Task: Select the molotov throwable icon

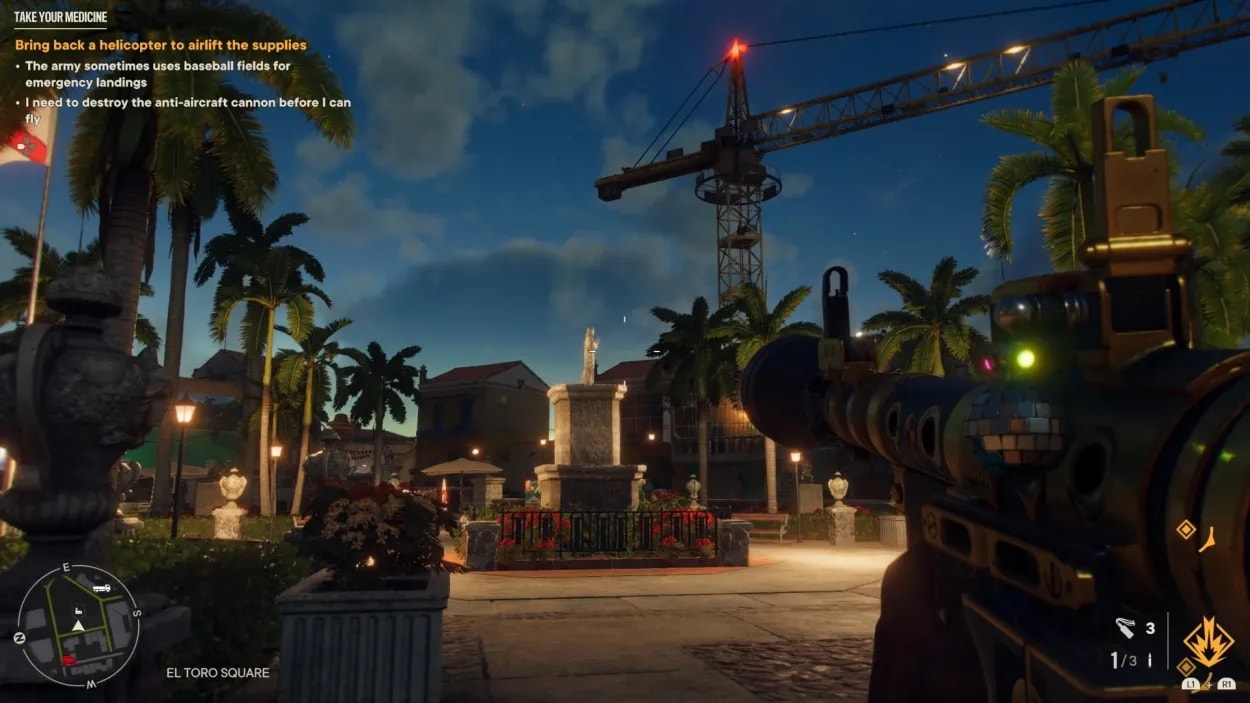Action: [1125, 628]
